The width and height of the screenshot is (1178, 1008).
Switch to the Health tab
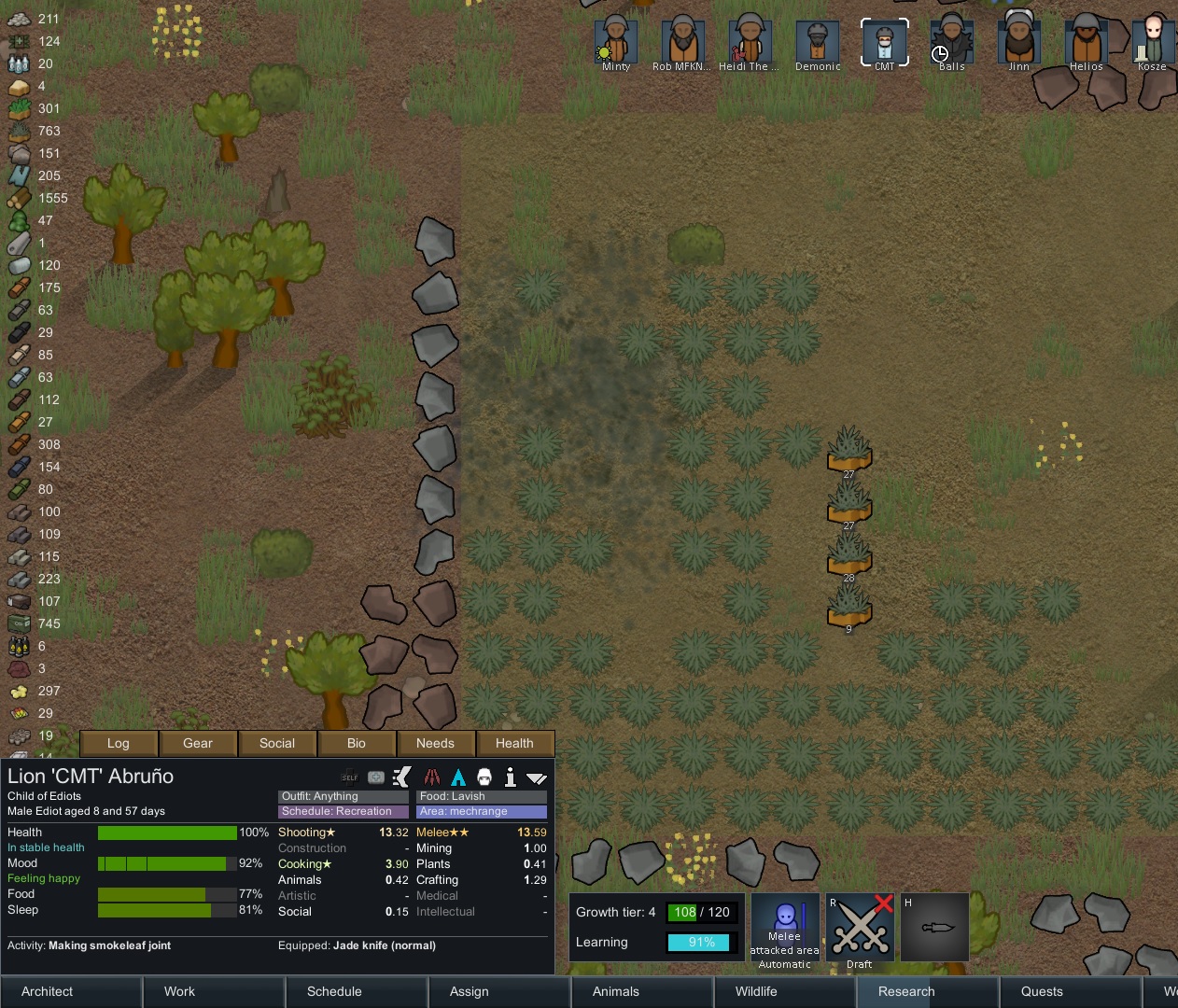point(514,743)
